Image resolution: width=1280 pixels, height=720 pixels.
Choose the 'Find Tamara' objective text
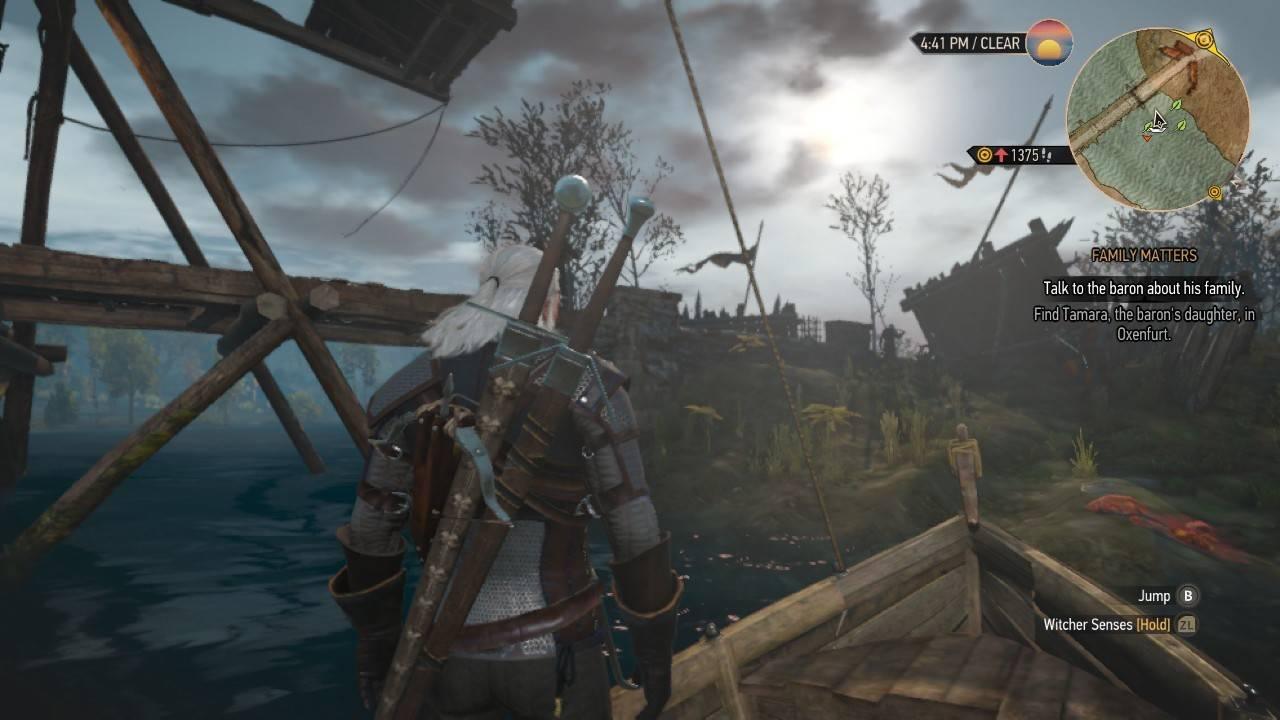[x=1143, y=324]
